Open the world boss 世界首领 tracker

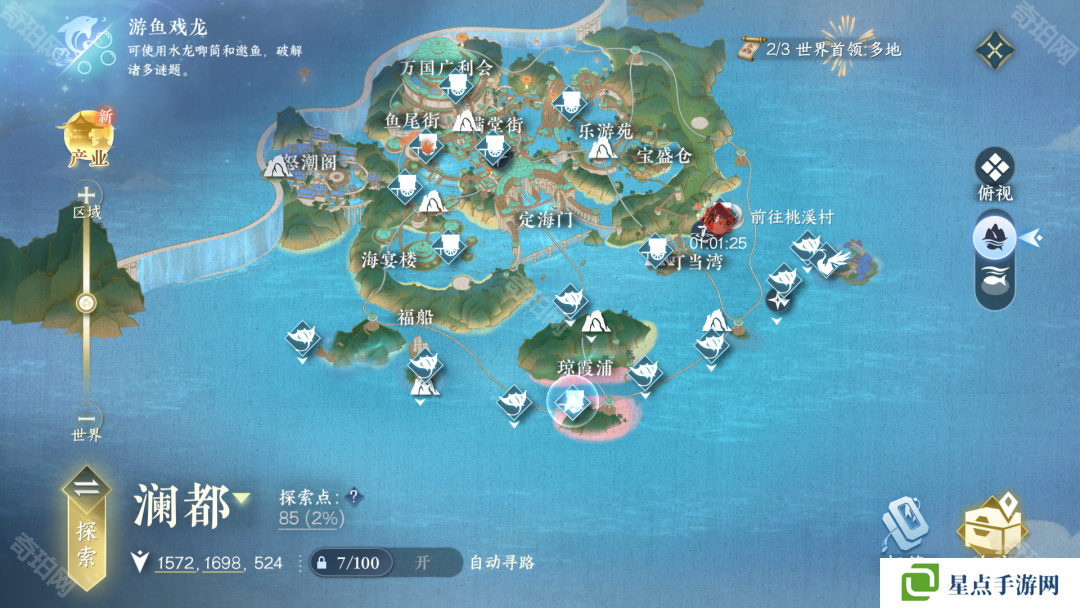tap(820, 48)
